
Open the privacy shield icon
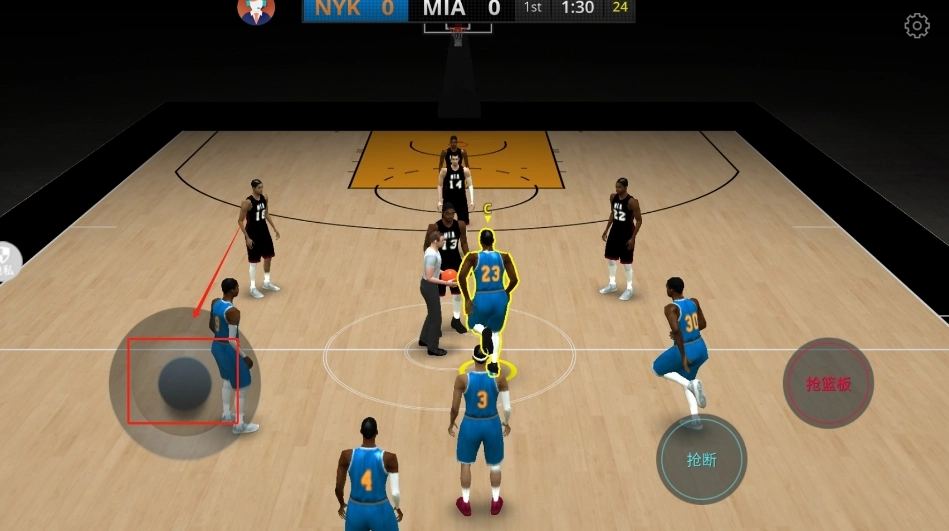tap(7, 262)
